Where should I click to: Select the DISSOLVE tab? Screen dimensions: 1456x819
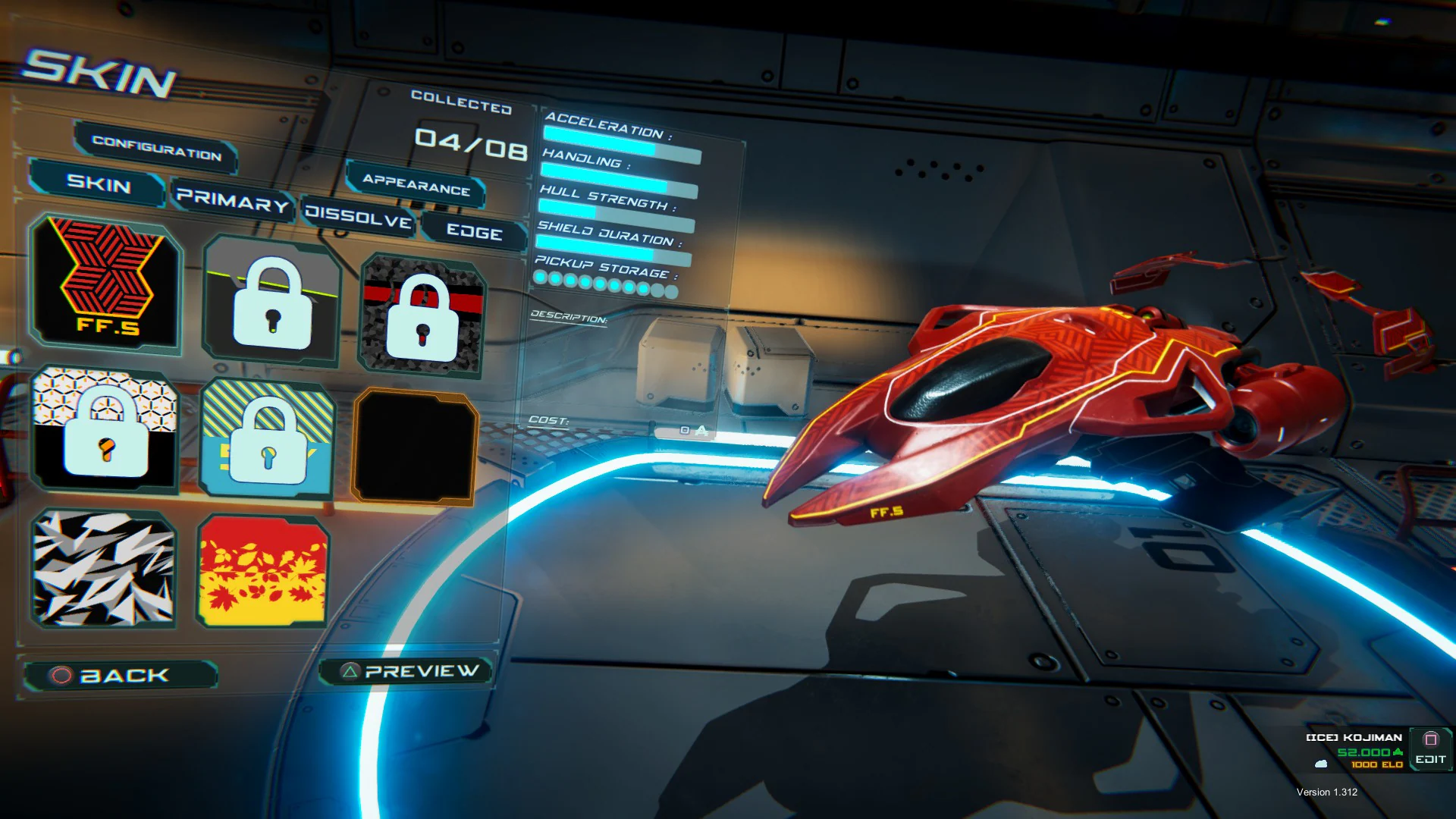click(359, 218)
